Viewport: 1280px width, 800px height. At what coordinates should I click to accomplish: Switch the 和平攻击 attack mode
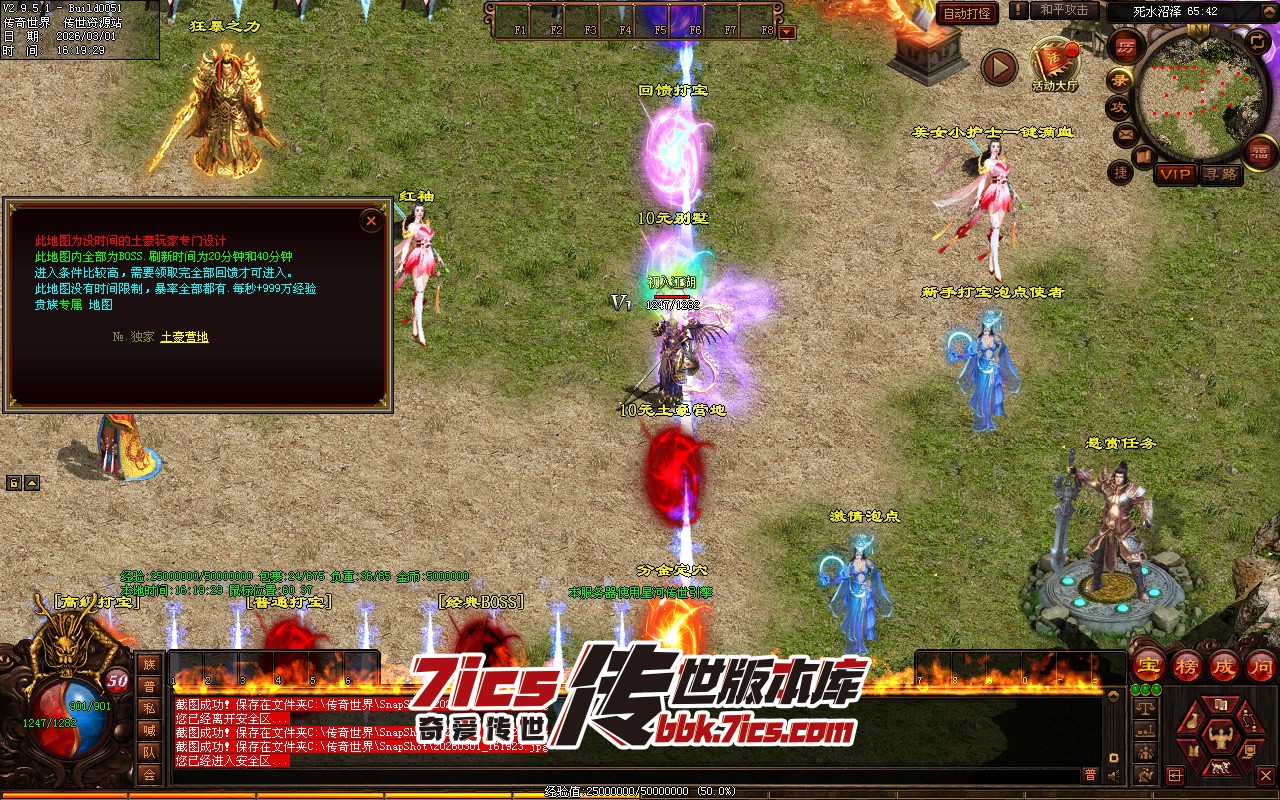tap(1064, 10)
